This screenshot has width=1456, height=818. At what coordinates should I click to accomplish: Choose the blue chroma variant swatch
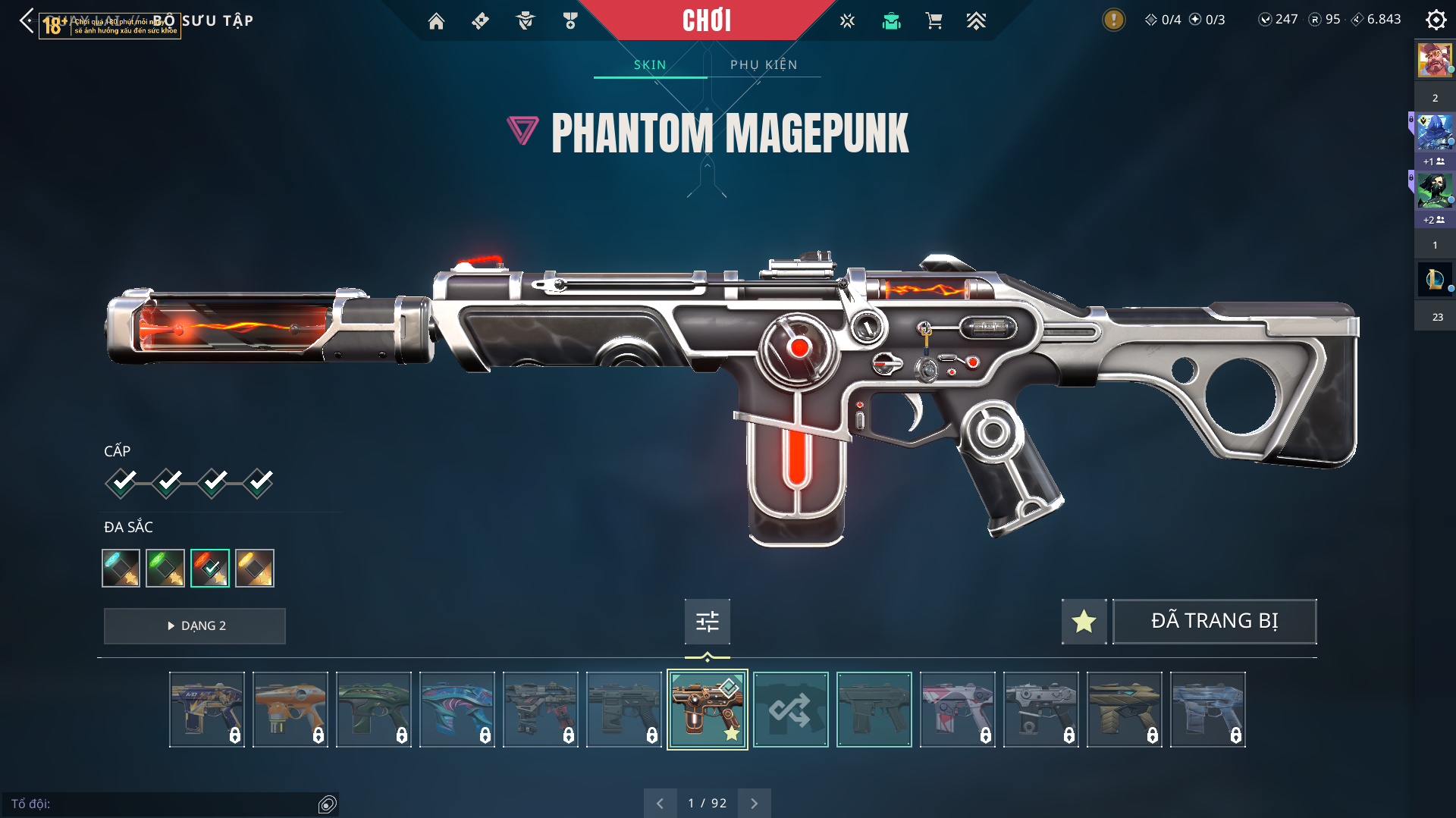click(121, 568)
